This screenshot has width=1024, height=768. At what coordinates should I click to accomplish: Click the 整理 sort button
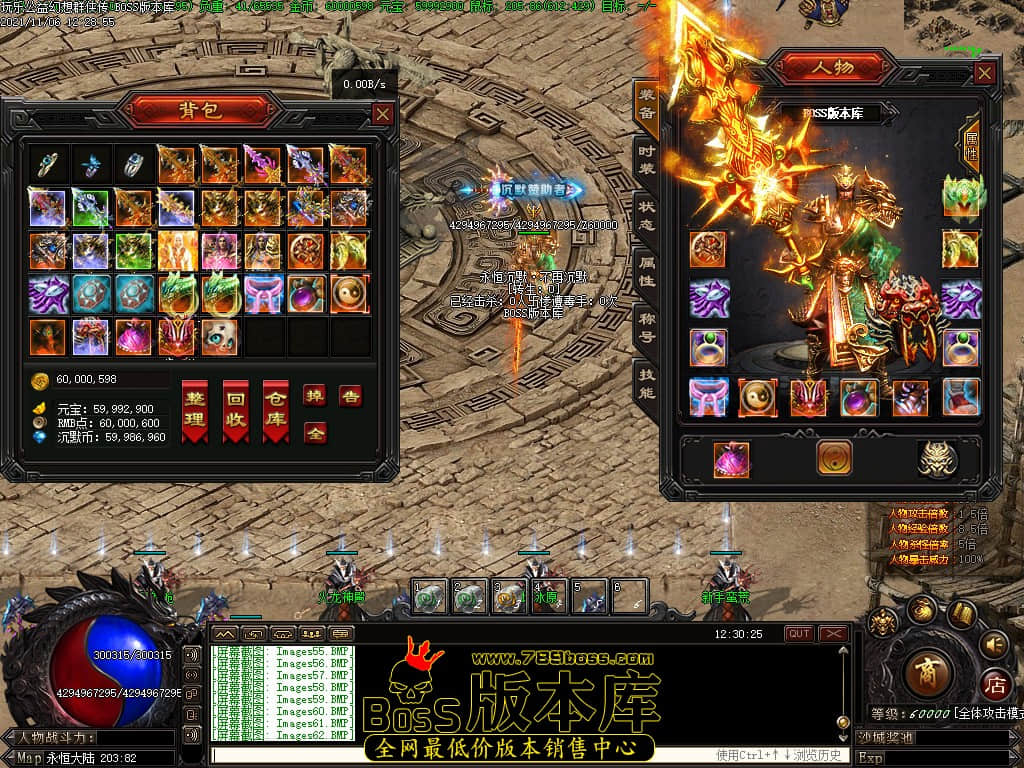coord(195,410)
